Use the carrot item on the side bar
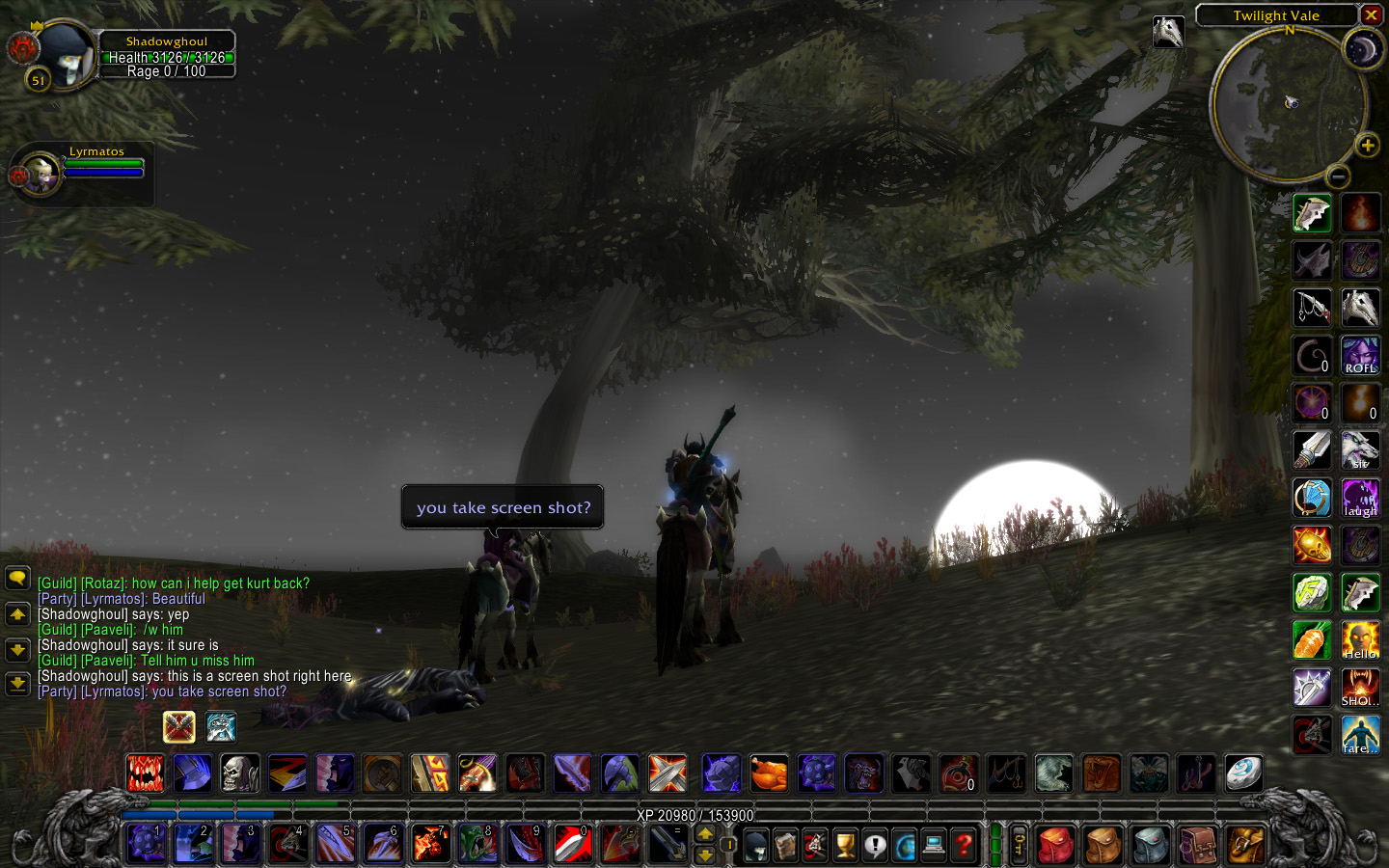 click(x=1312, y=640)
